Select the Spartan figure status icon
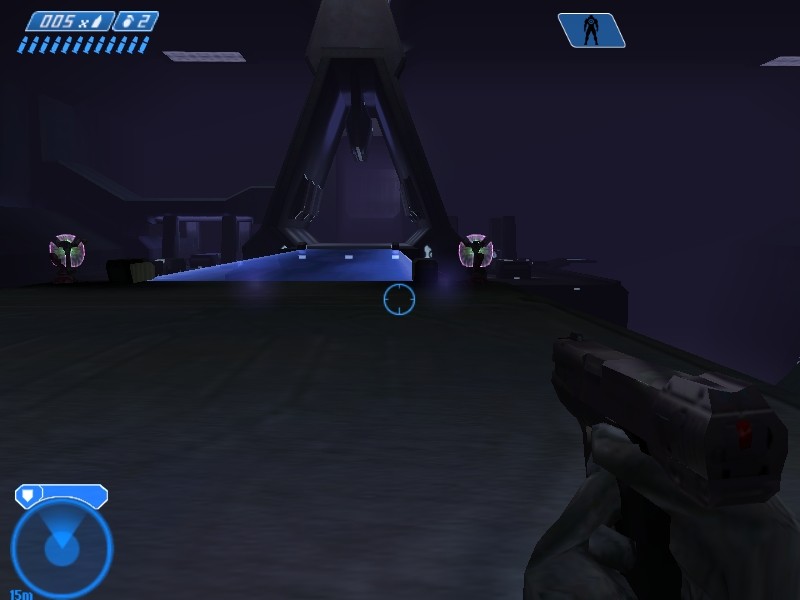 click(x=591, y=30)
